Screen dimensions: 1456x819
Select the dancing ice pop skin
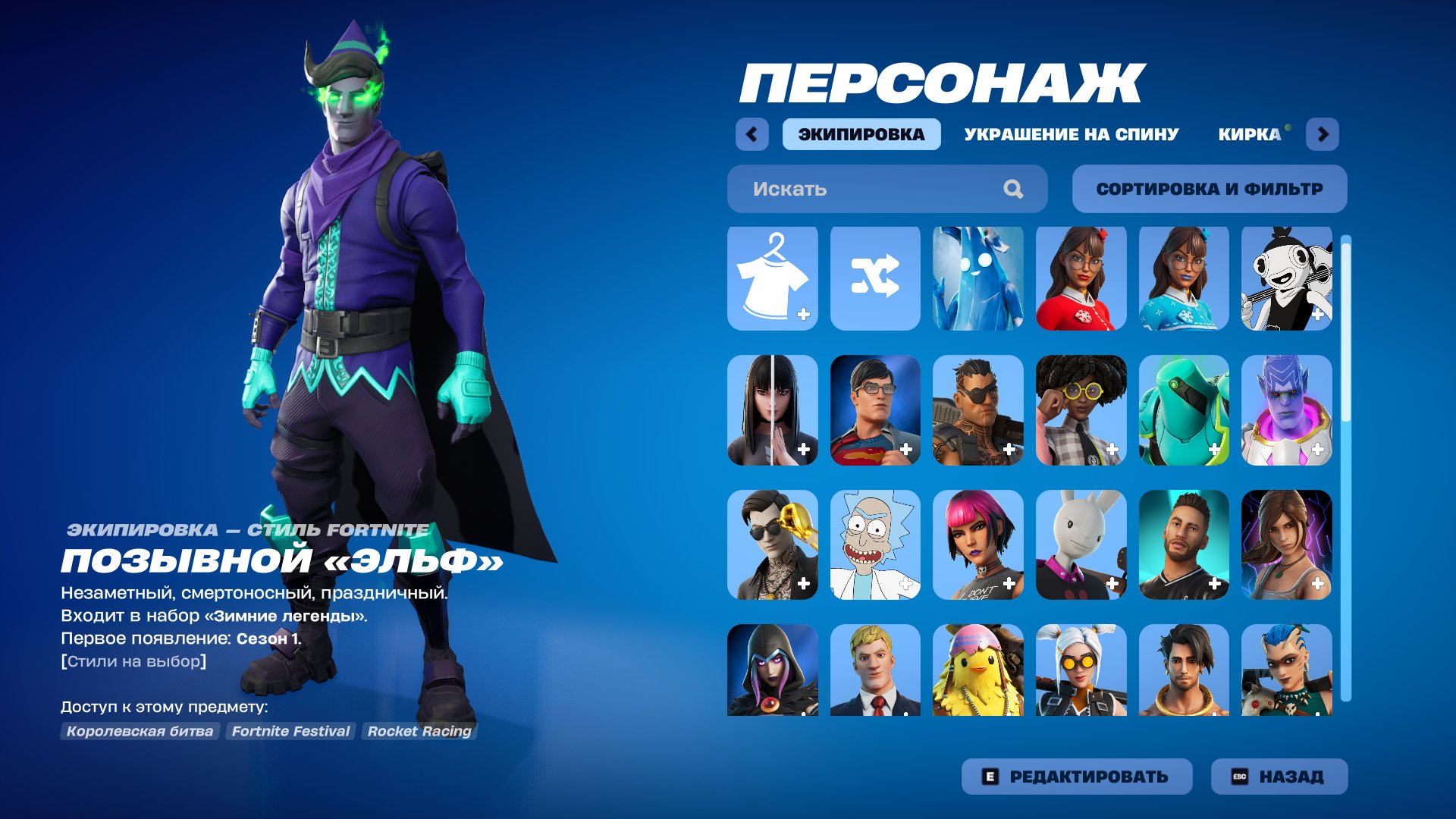tap(978, 278)
